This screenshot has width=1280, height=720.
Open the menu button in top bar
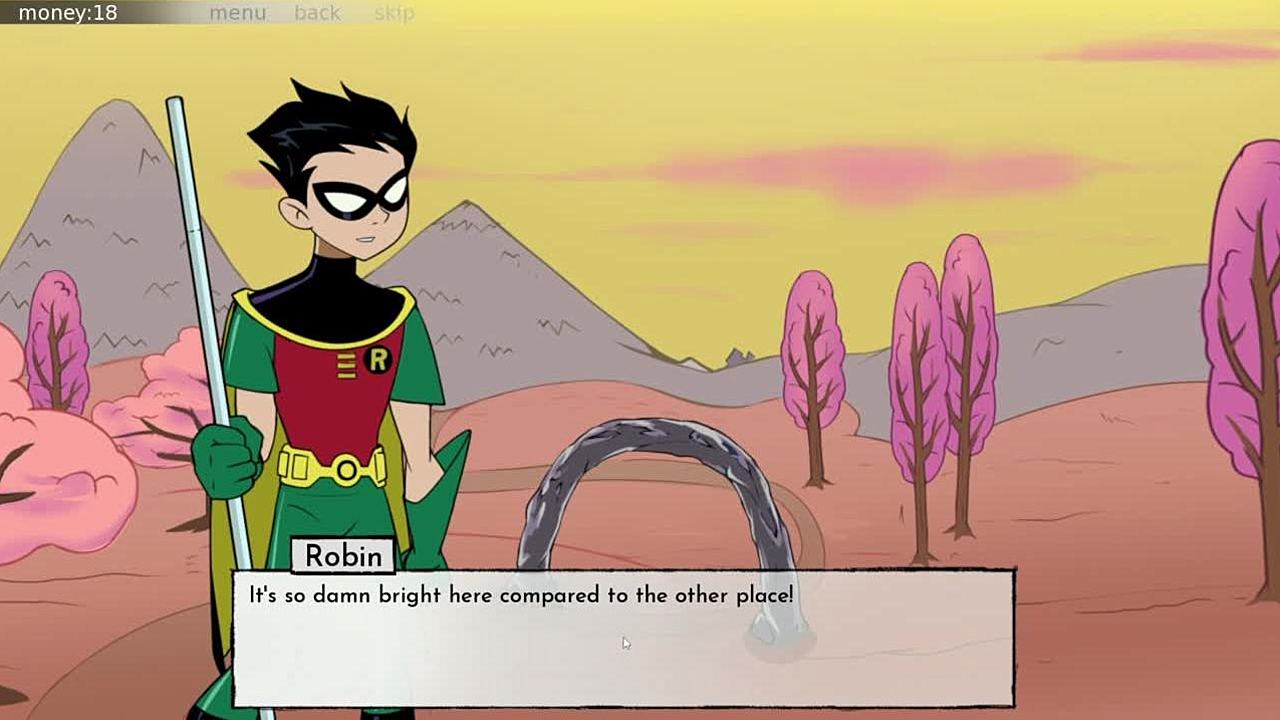click(x=238, y=13)
